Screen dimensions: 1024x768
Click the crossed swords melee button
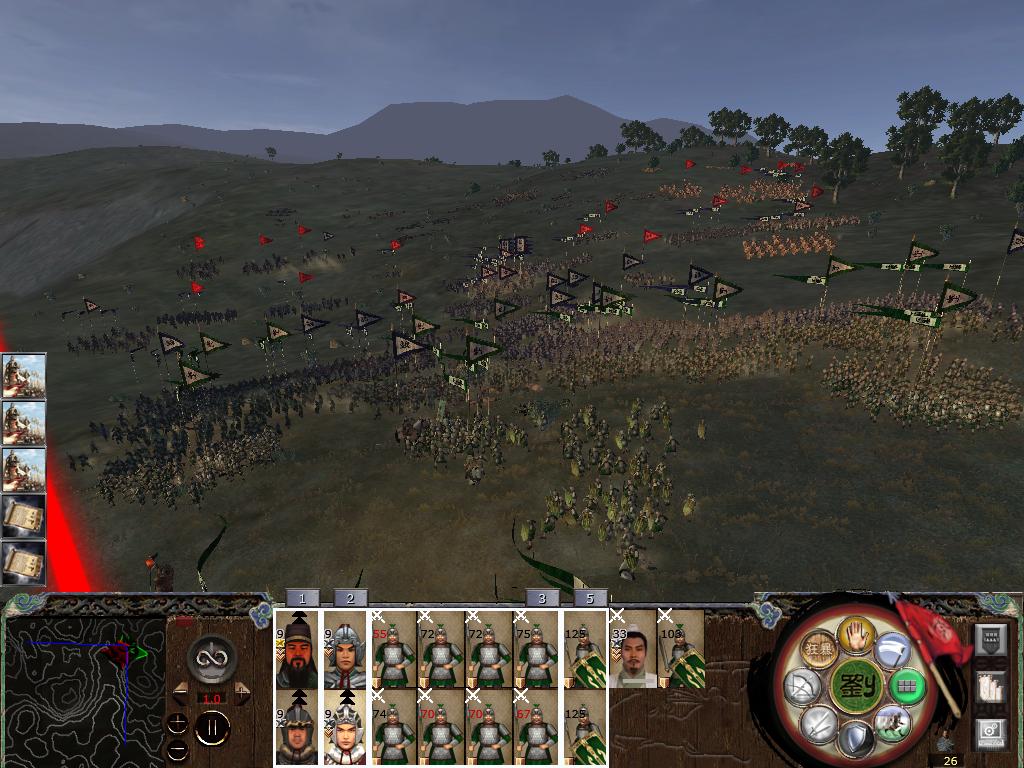817,722
